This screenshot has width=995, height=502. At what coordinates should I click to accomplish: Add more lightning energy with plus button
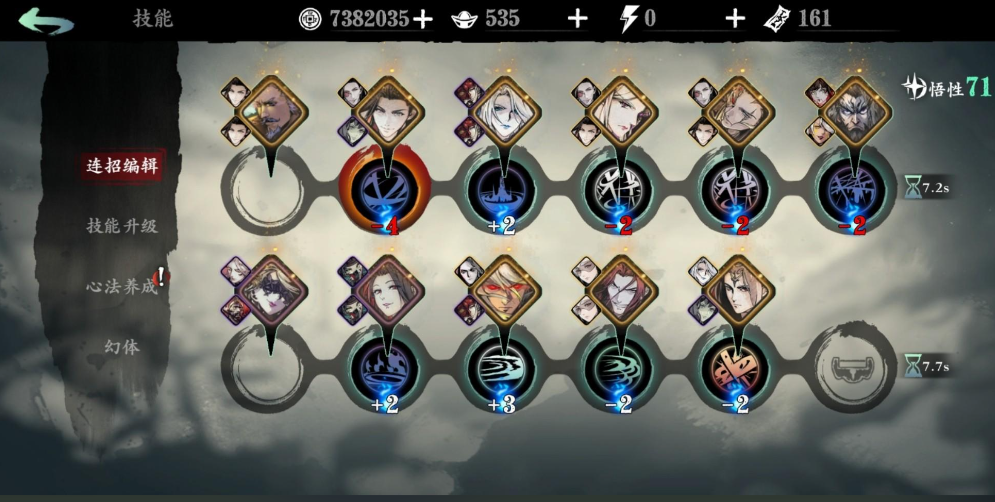[x=735, y=19]
